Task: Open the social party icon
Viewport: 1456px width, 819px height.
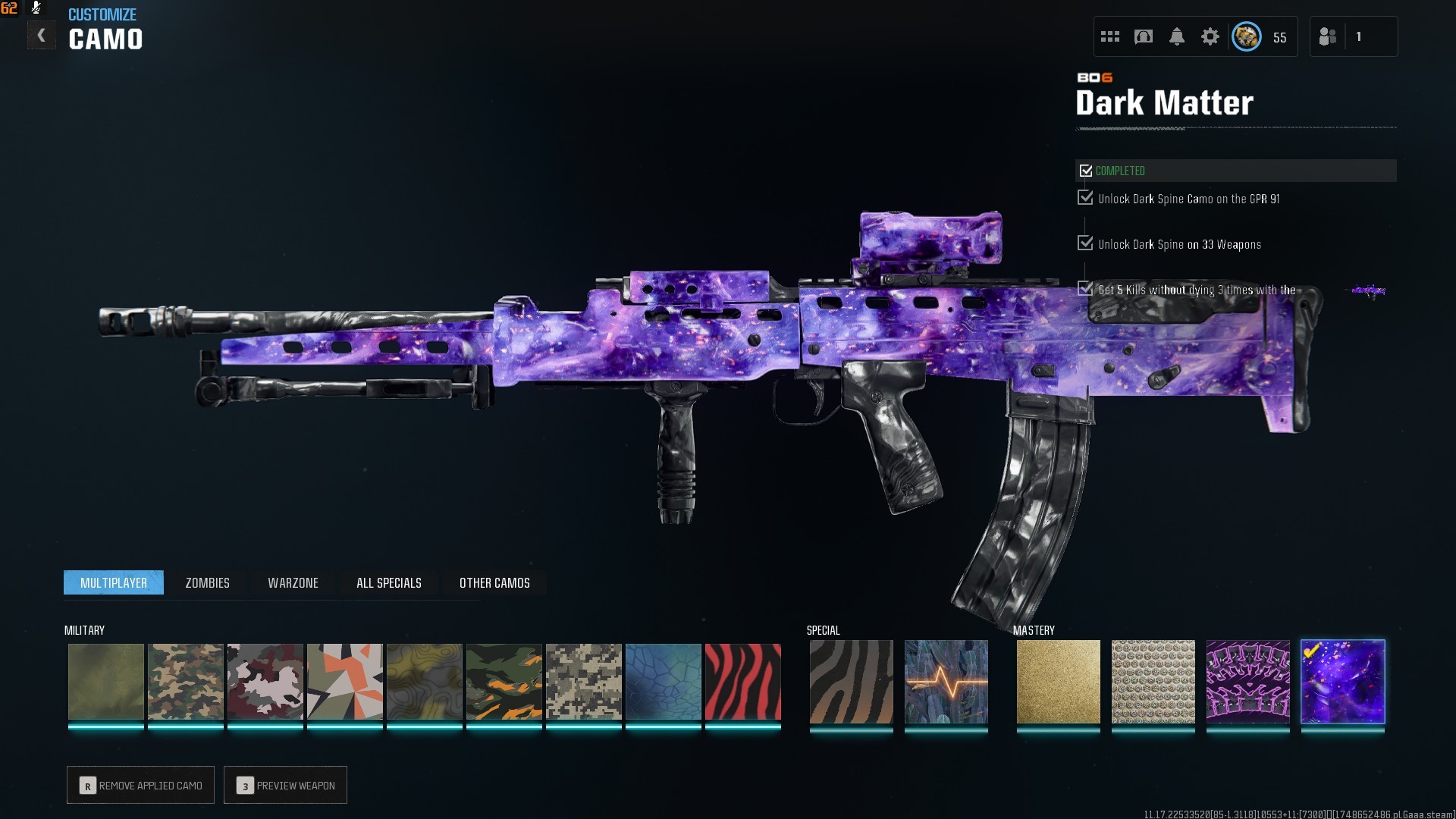Action: [1327, 36]
